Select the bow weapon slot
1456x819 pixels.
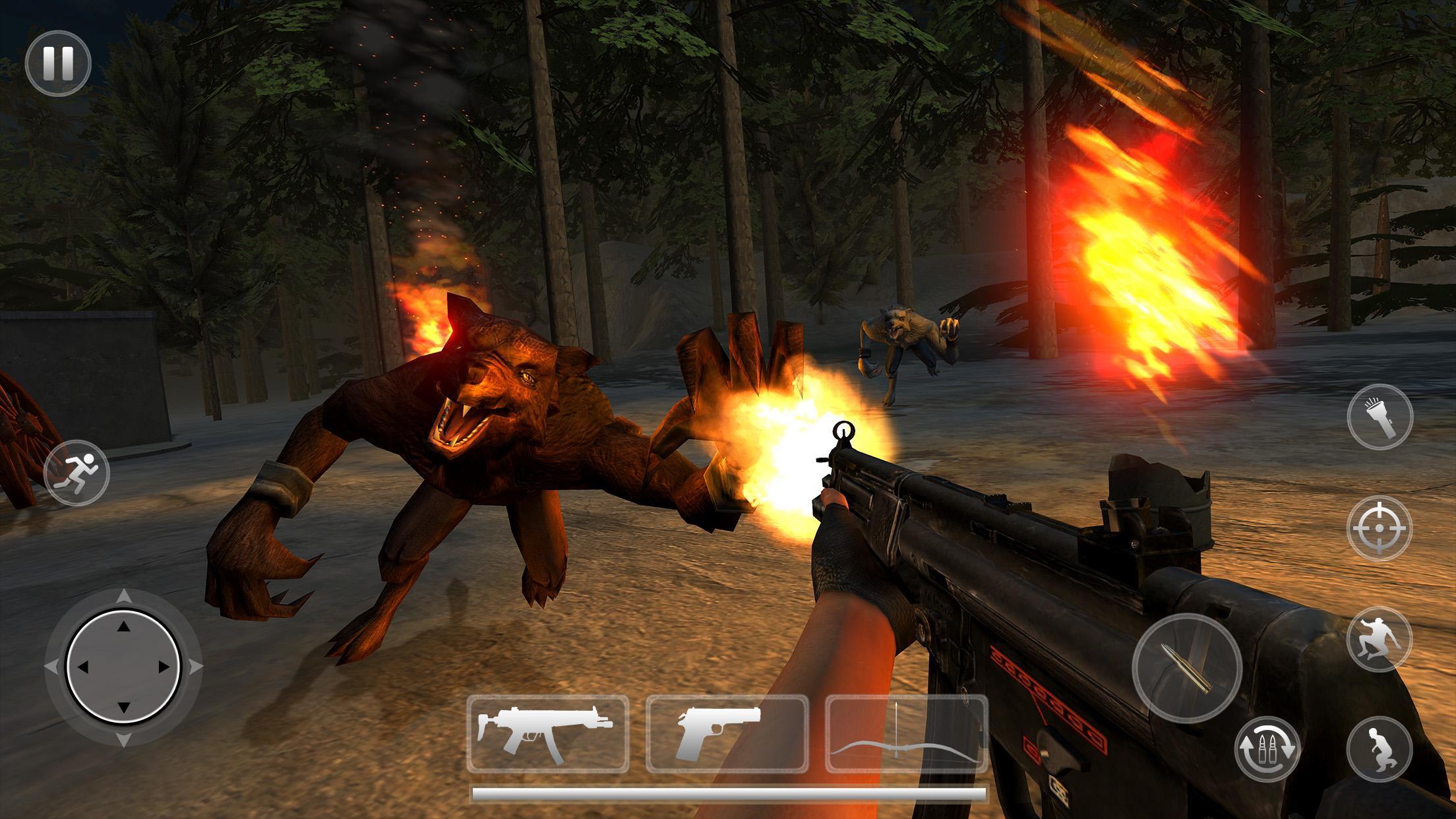point(907,732)
